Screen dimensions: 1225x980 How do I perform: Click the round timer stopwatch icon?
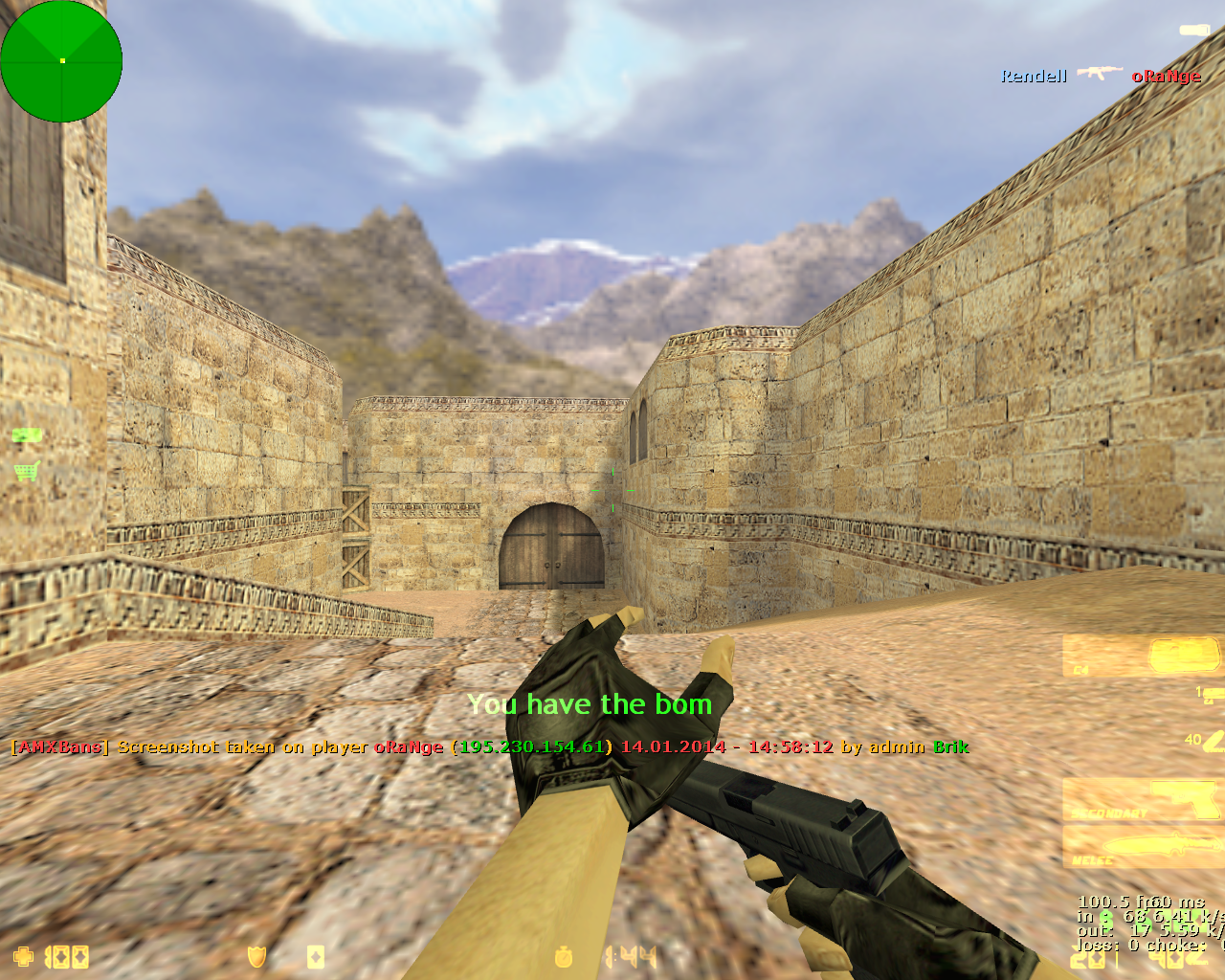coord(565,956)
